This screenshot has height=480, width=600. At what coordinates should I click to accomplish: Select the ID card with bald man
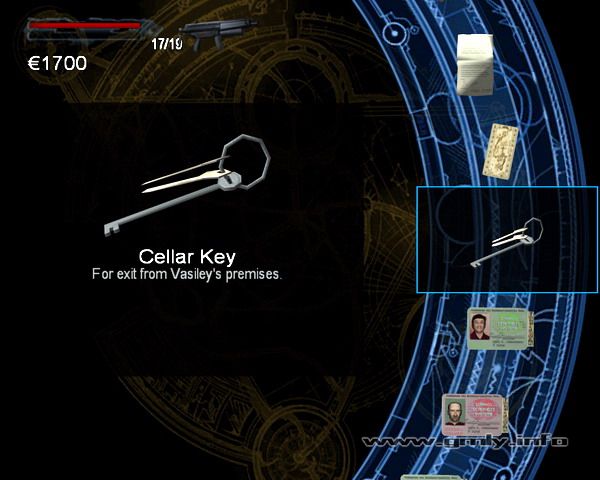tap(475, 415)
